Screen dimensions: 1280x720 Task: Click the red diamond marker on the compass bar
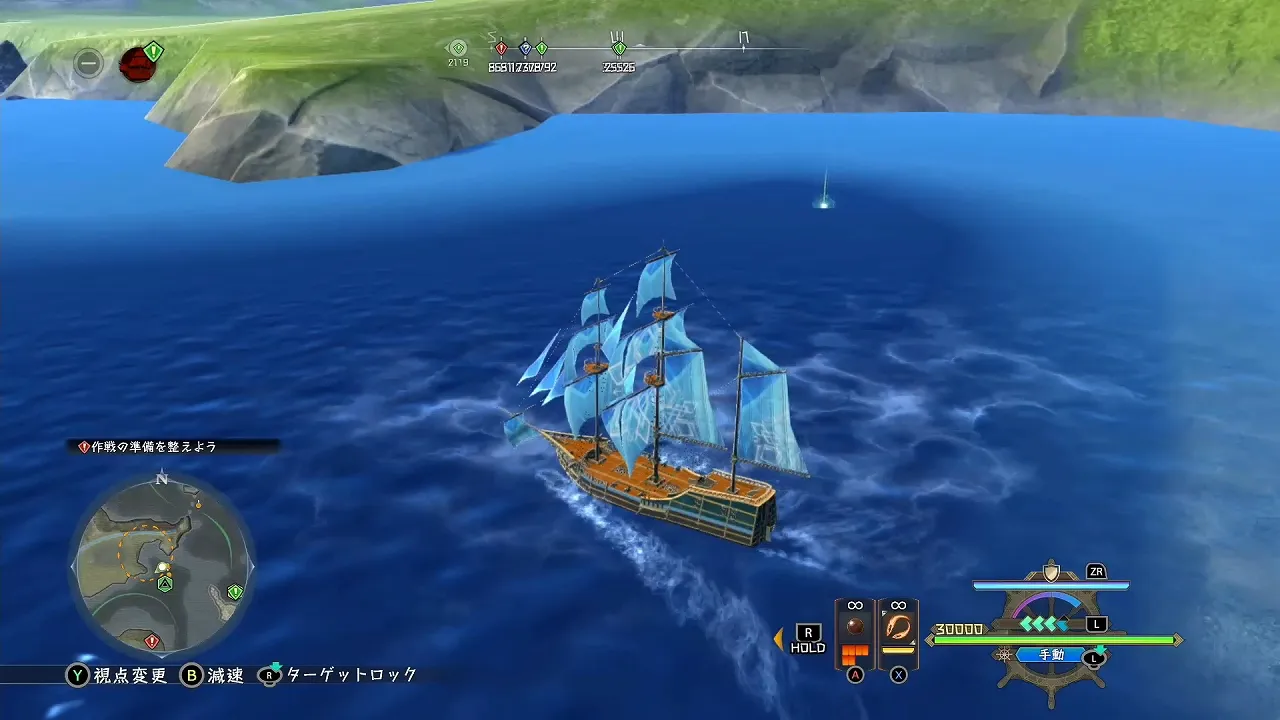tap(500, 47)
